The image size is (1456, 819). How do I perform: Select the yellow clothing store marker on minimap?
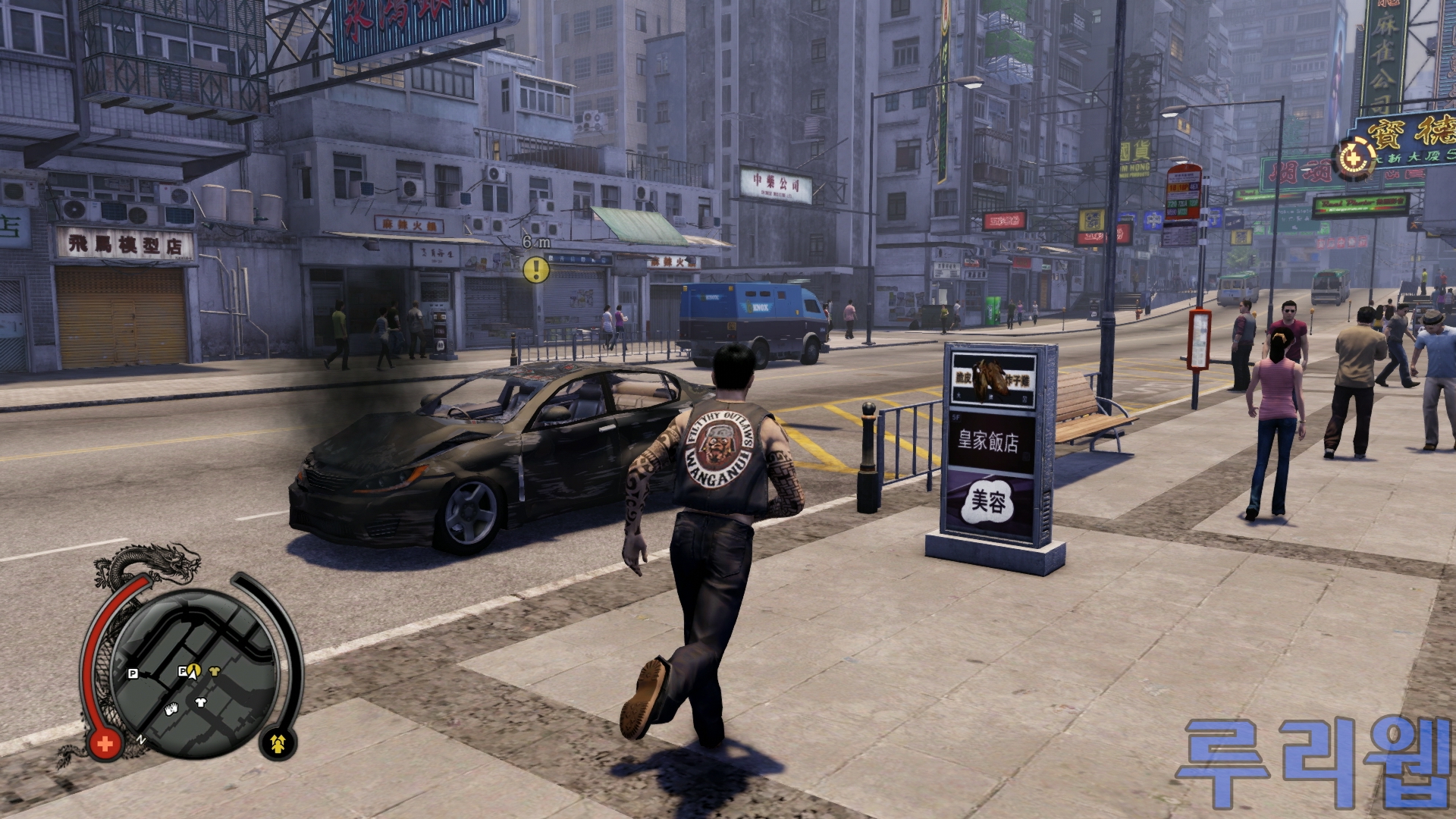pos(214,670)
